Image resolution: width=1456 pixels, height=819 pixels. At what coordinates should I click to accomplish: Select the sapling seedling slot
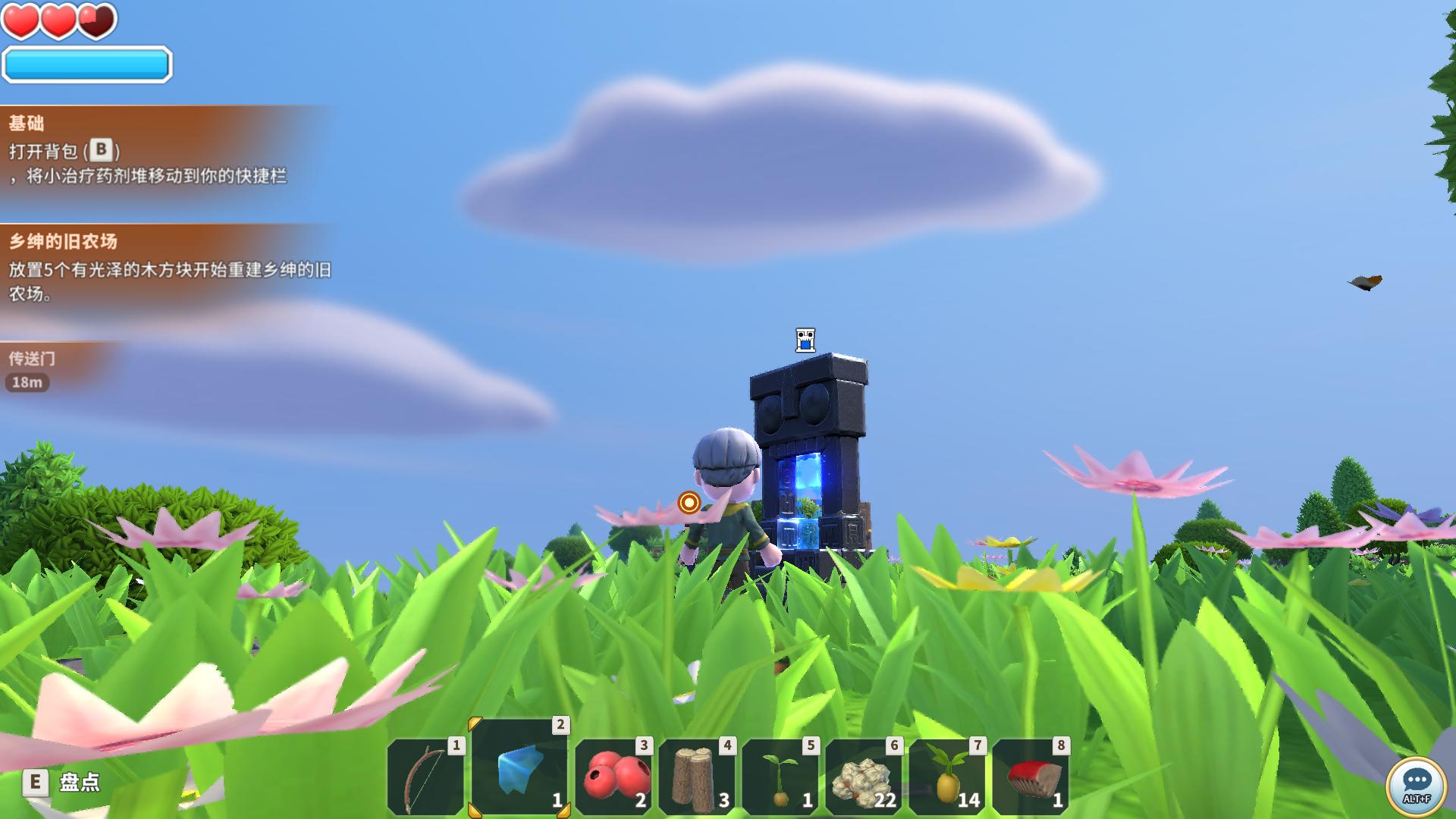pyautogui.click(x=780, y=777)
